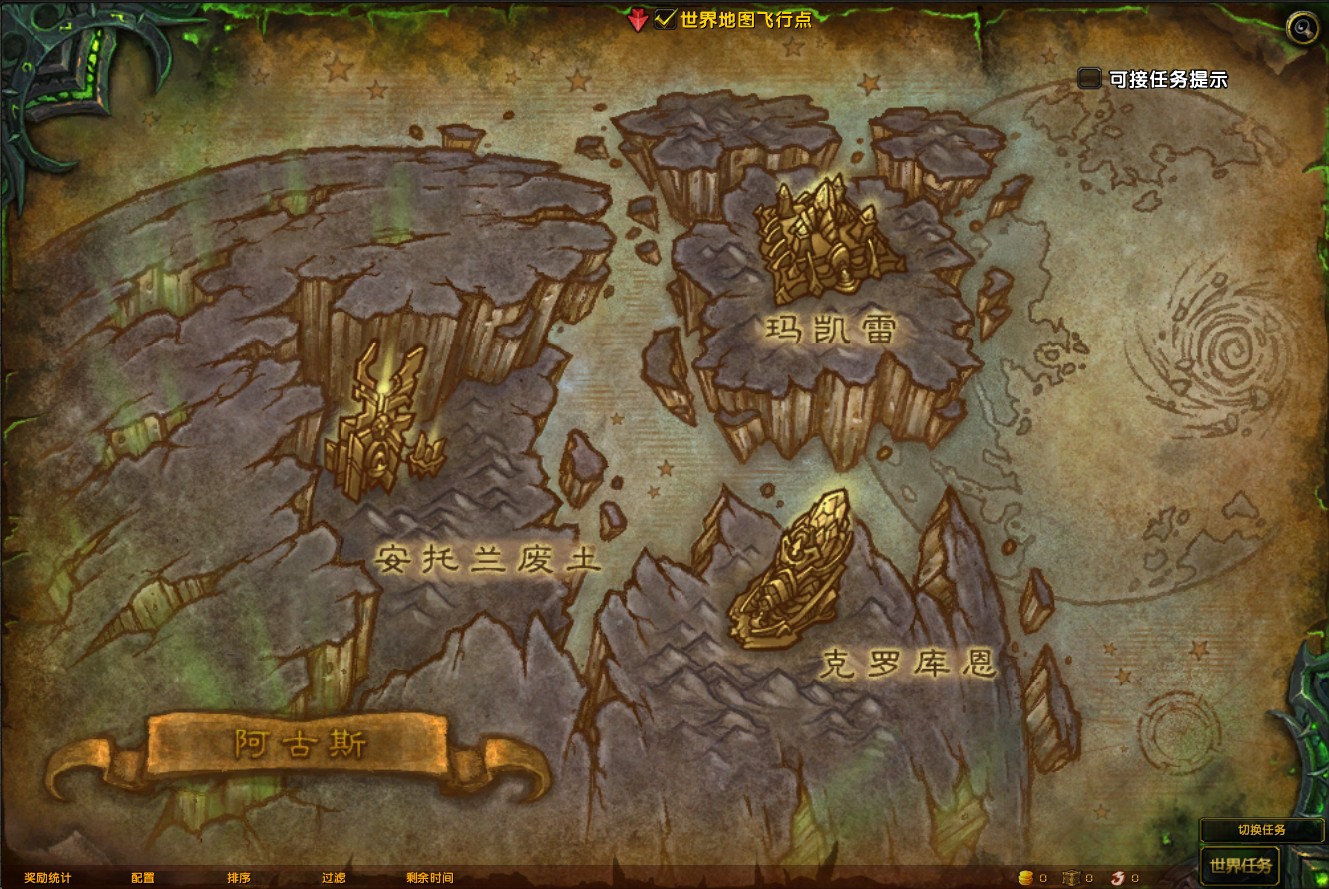This screenshot has width=1329, height=889.
Task: Click the veiled argunite currency icon
Action: 1116,878
